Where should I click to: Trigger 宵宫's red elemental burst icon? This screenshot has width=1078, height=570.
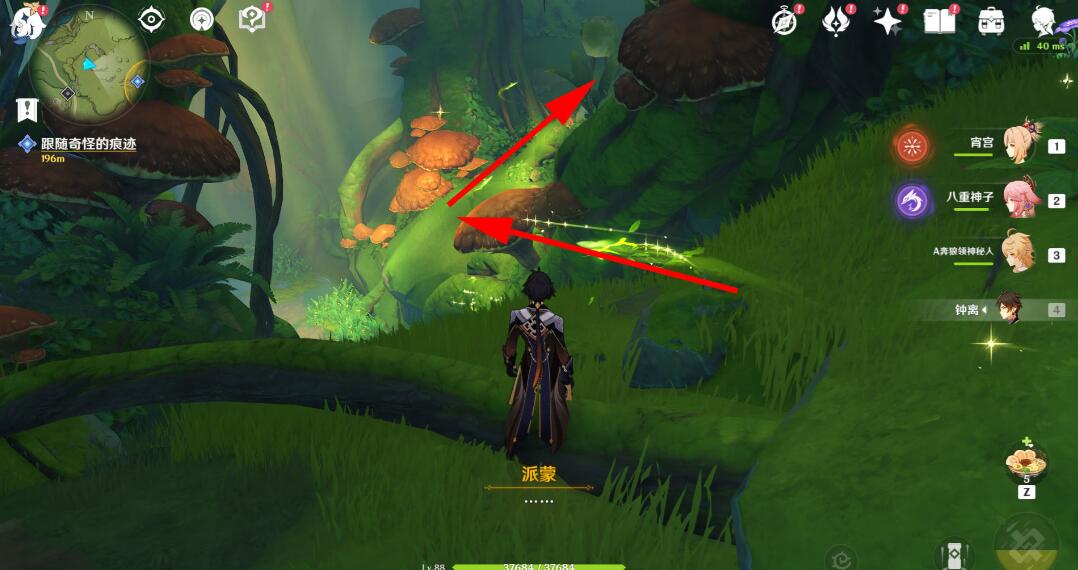912,147
